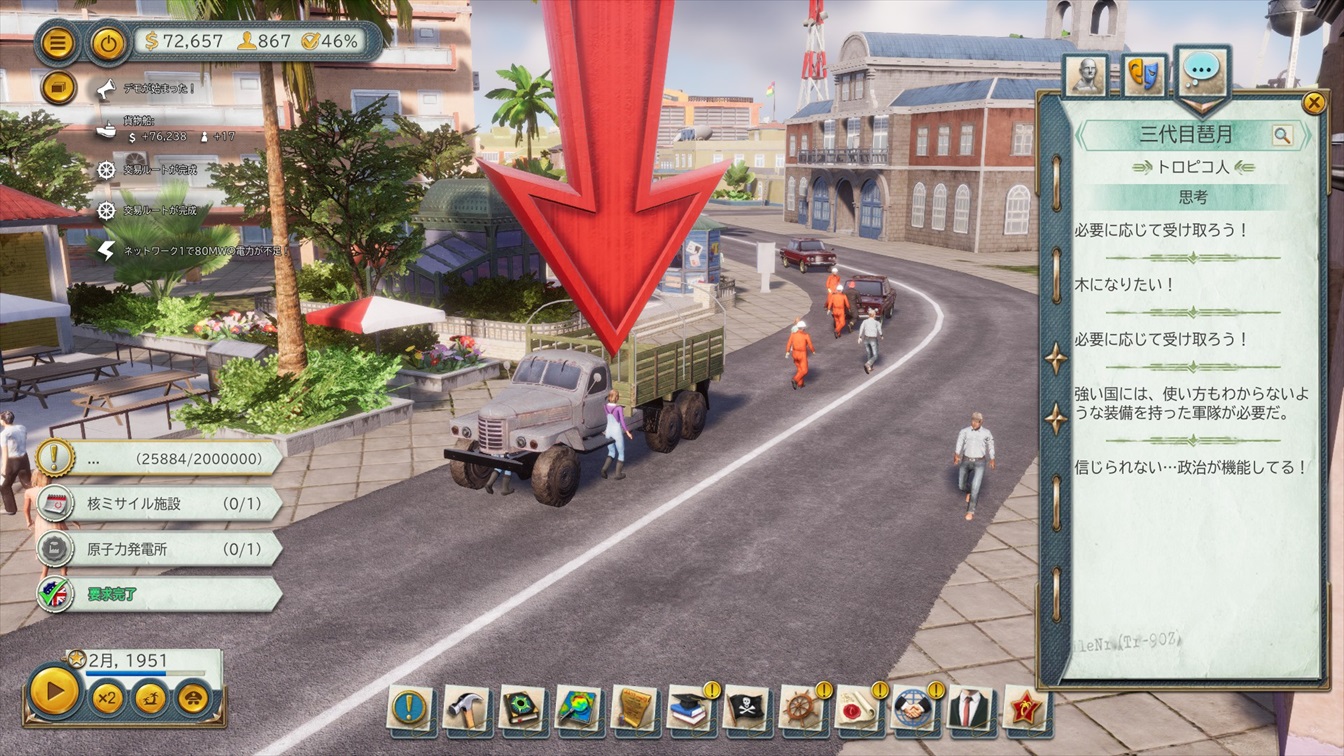Open the almanac book icon

[x=522, y=708]
